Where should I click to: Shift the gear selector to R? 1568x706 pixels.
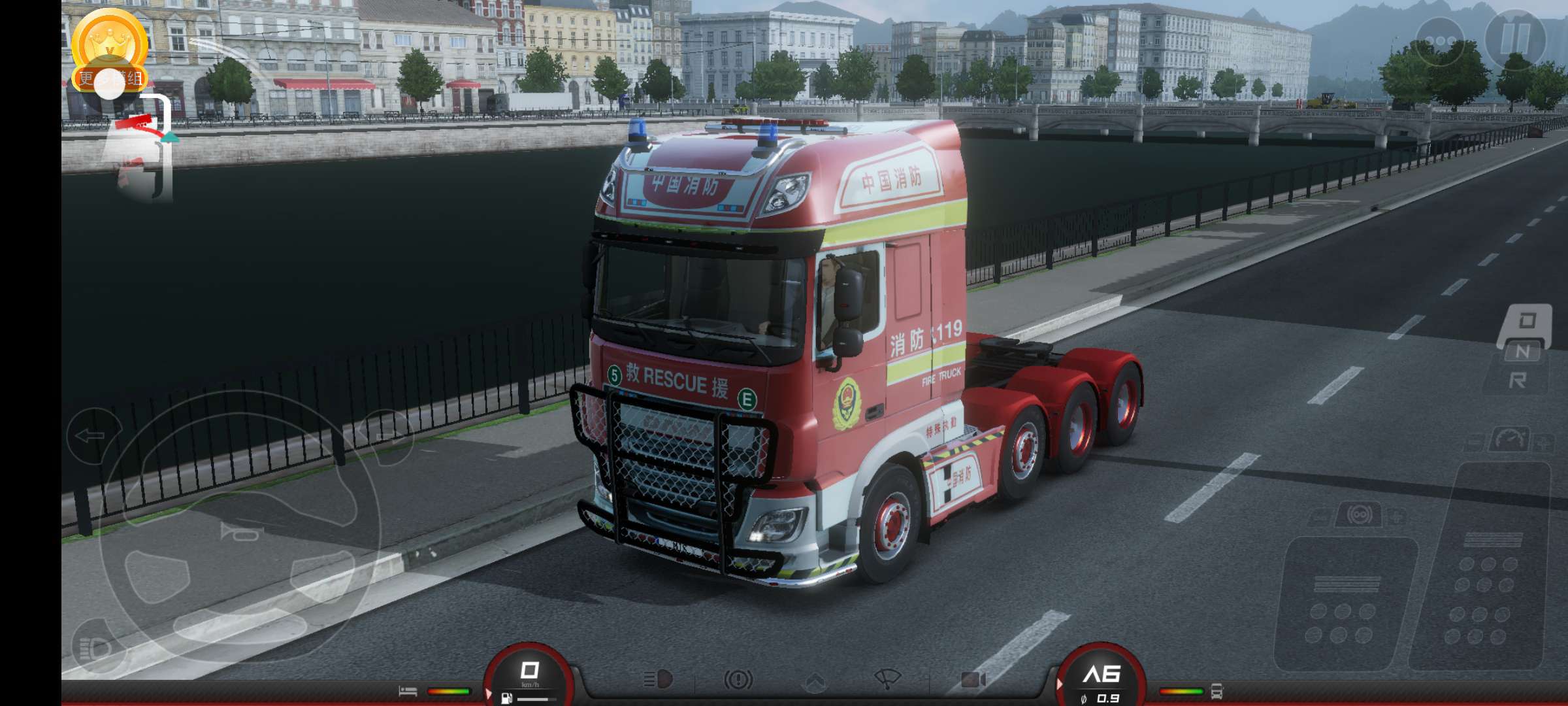click(1518, 380)
